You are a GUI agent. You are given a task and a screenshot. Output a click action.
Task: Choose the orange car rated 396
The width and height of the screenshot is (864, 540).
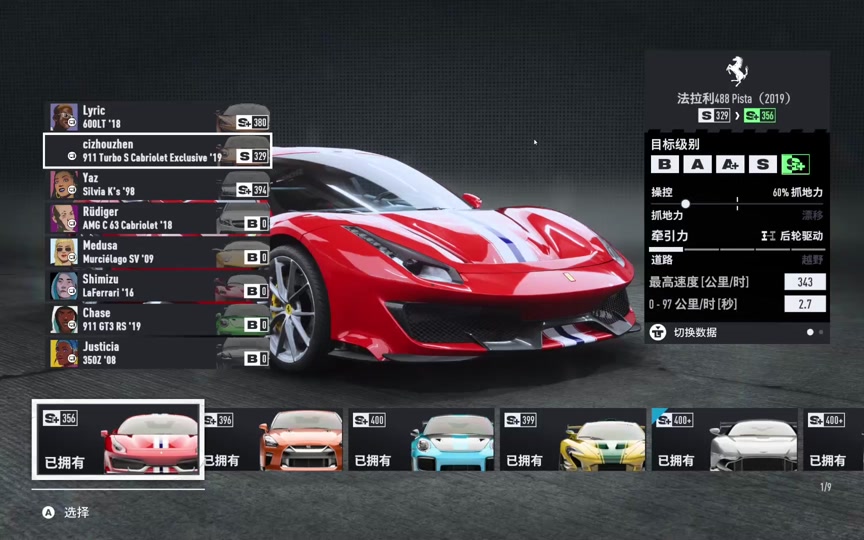click(273, 440)
